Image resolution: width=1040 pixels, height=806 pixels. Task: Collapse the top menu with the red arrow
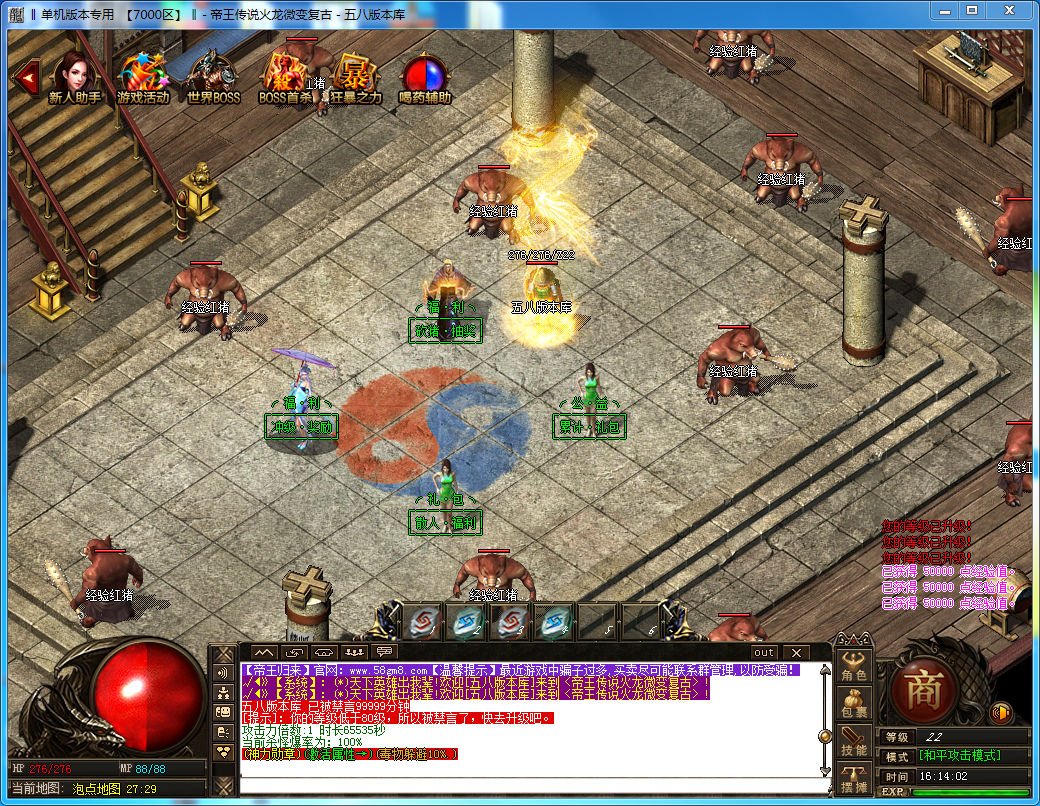[x=27, y=75]
